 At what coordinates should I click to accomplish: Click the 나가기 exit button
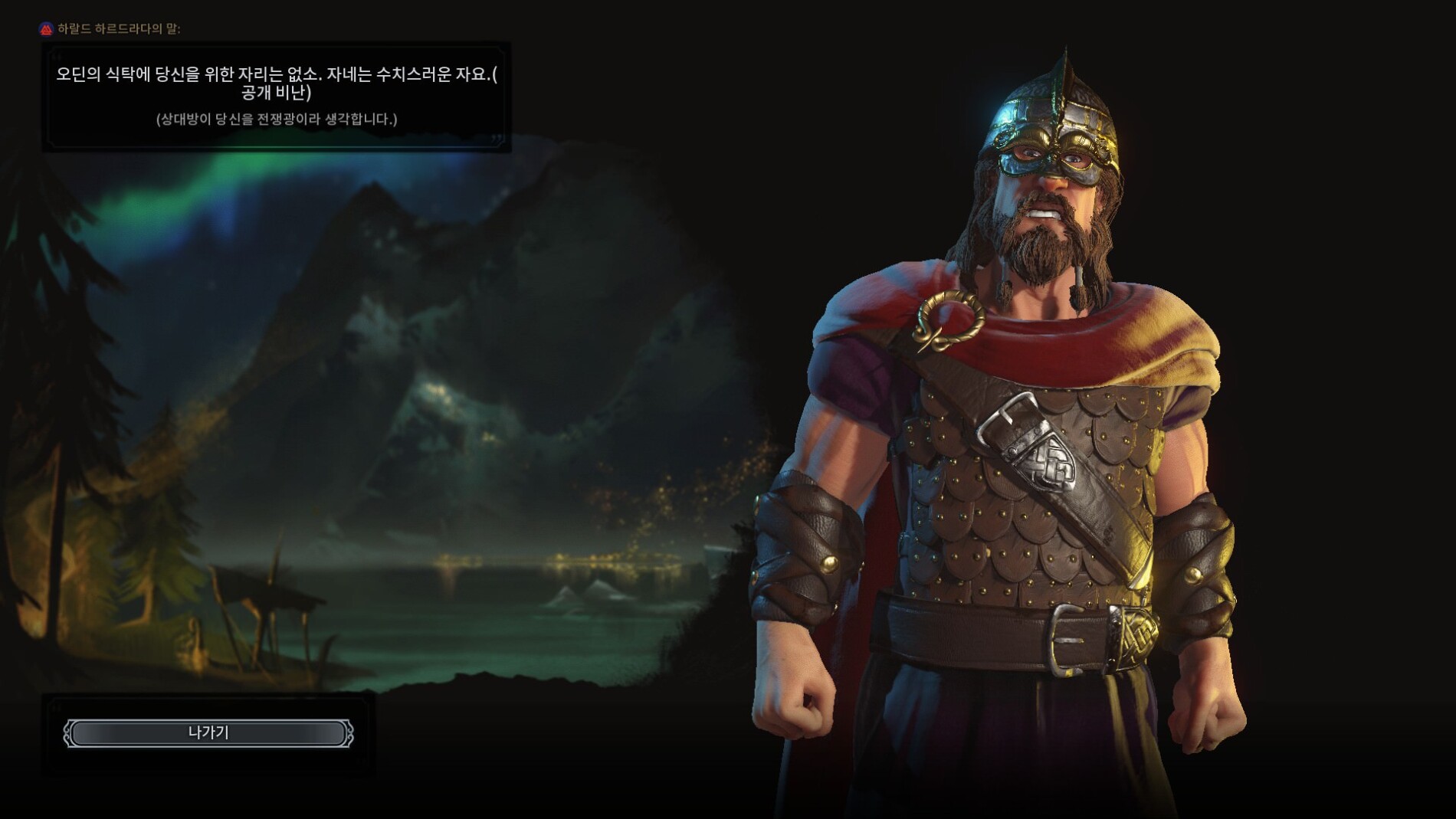click(x=208, y=733)
